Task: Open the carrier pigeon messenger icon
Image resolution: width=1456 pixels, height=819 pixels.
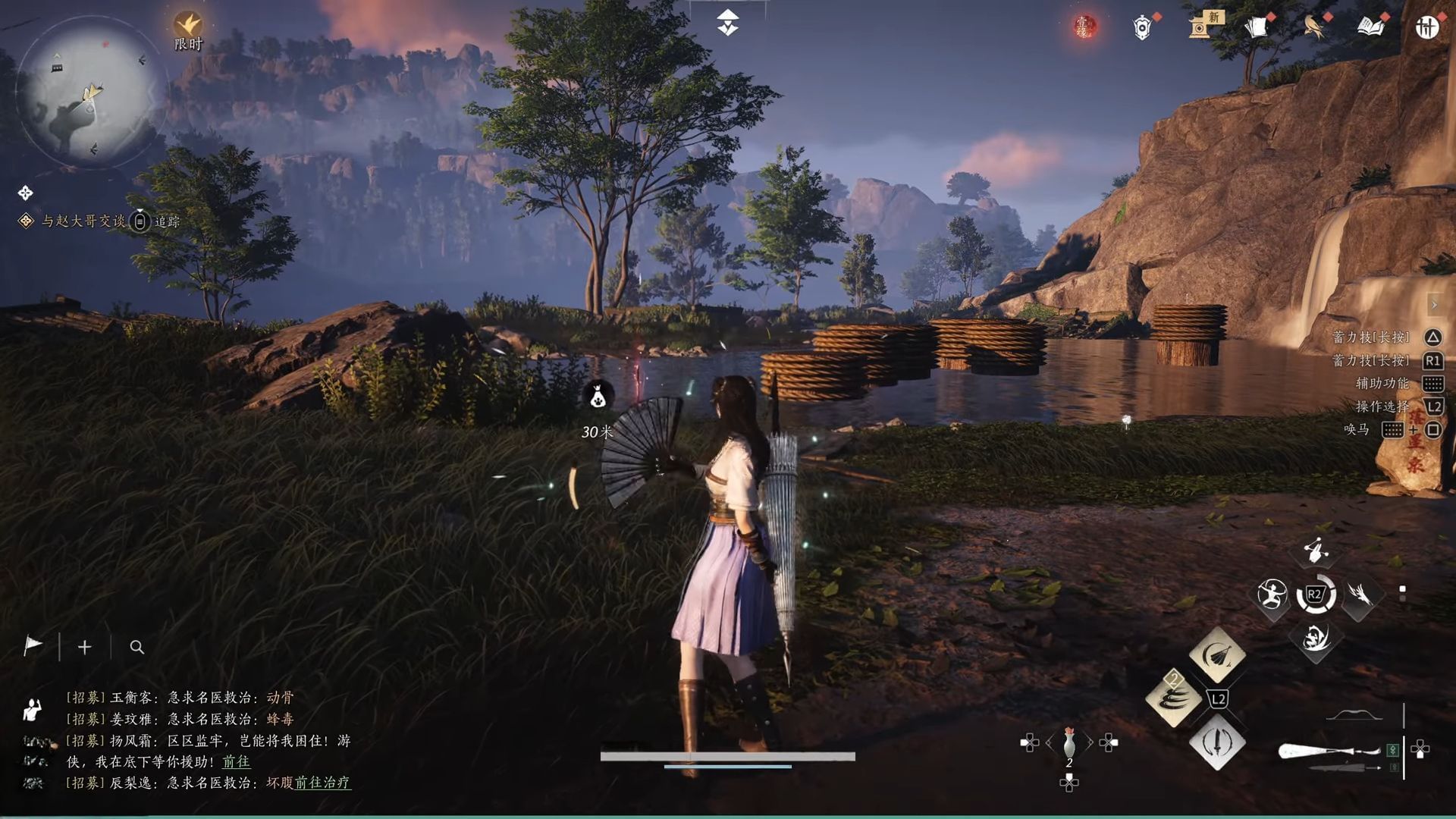Action: click(1313, 27)
